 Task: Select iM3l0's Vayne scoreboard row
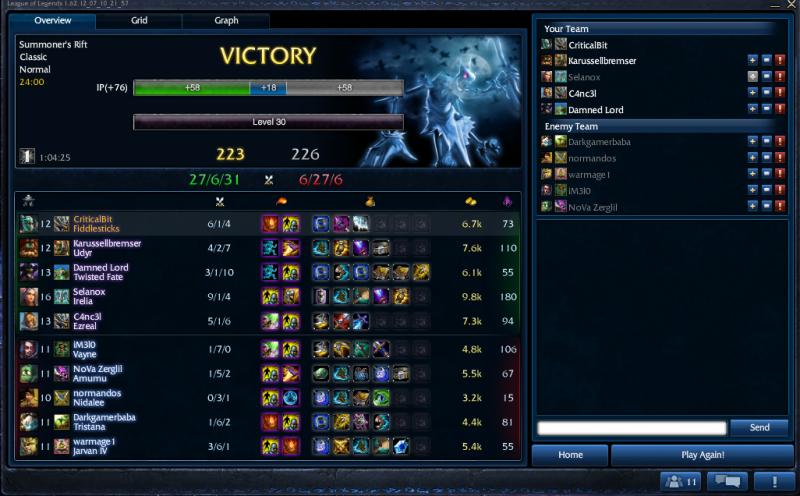pyautogui.click(x=268, y=349)
